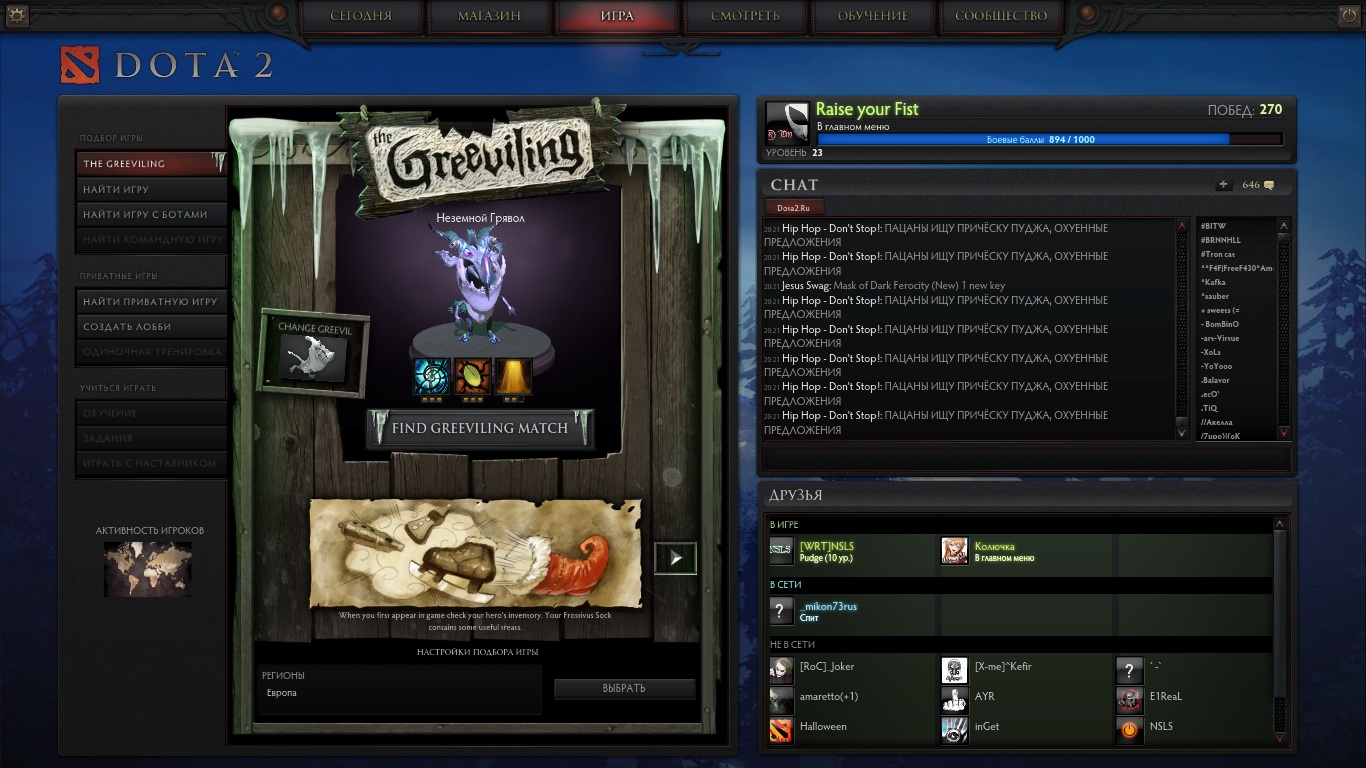The width and height of the screenshot is (1366, 768).
Task: Click the Выбрать region button
Action: (624, 688)
